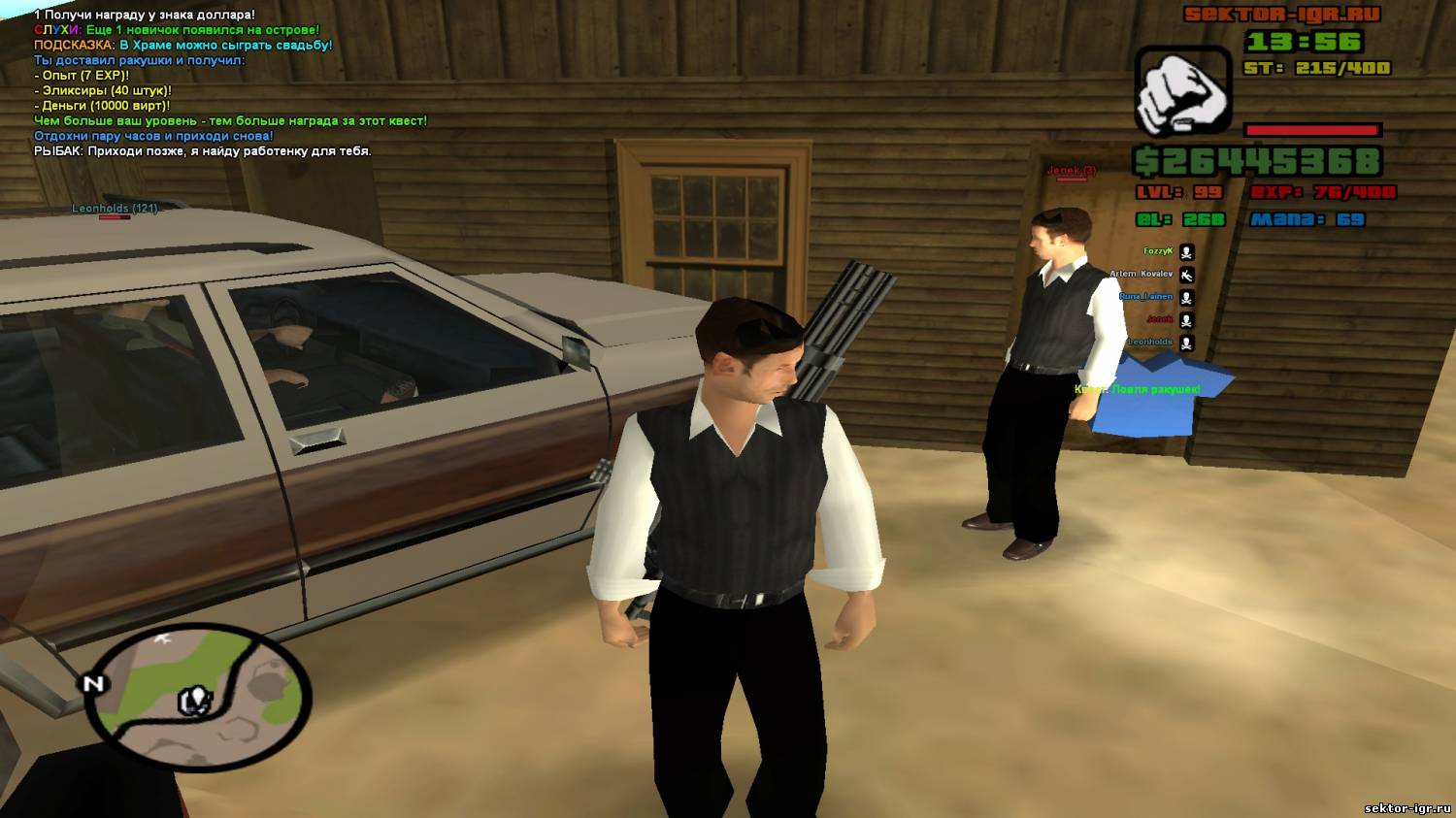Click the white airplane blip on the minimap
This screenshot has width=1456, height=818.
click(x=162, y=639)
